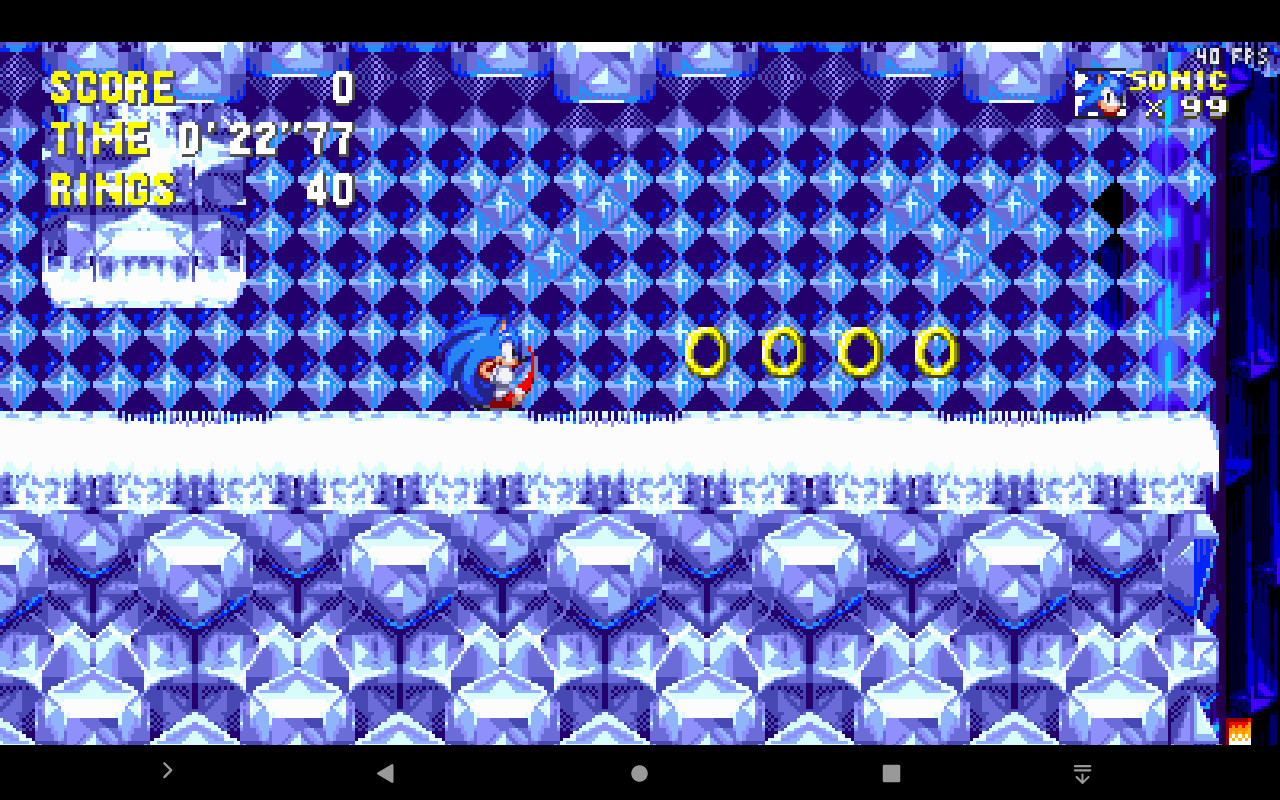The width and height of the screenshot is (1280, 800).
Task: Tap the snowy ice castle in the background
Action: [140, 255]
